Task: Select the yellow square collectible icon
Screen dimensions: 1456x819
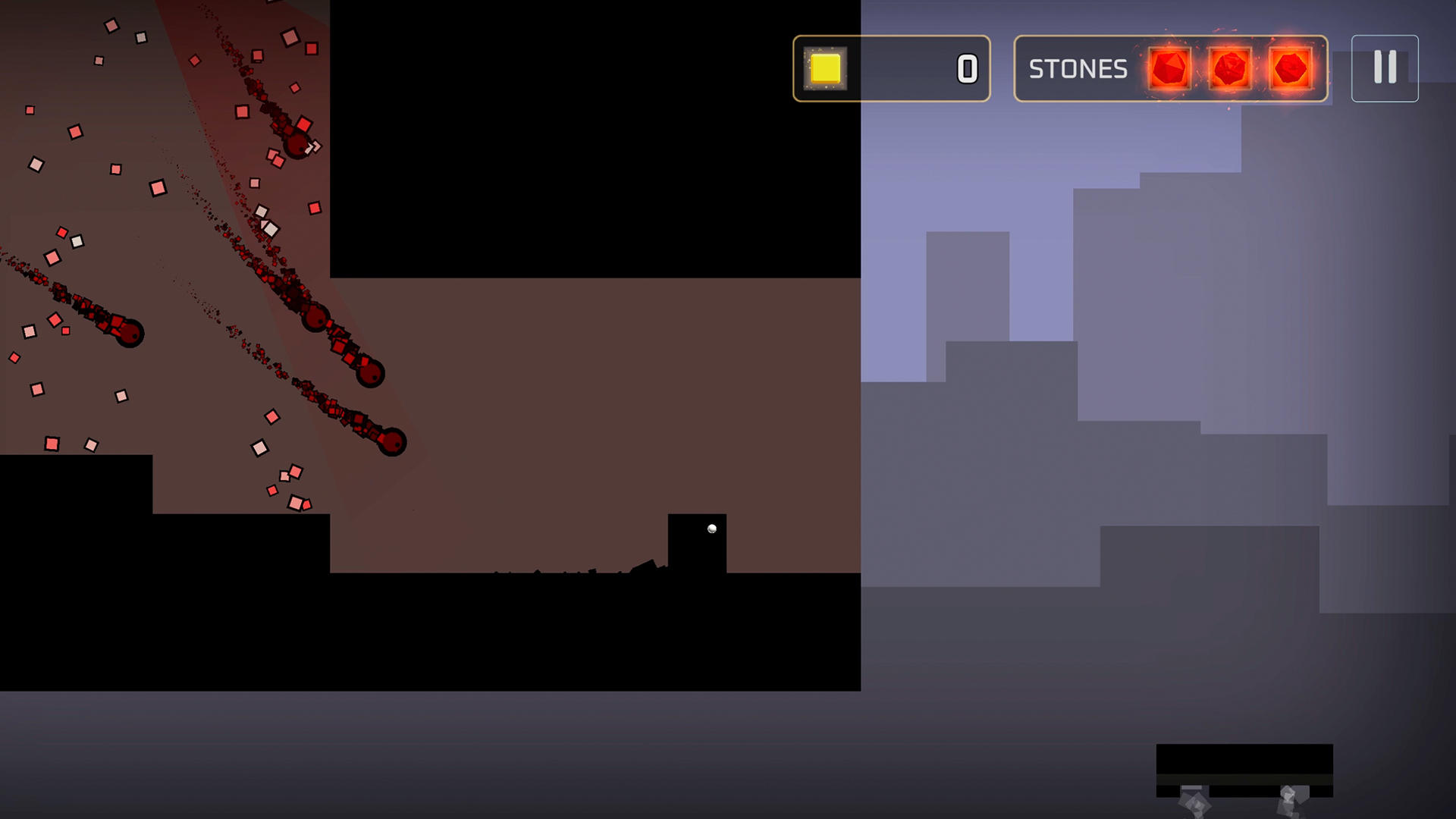Action: [827, 70]
